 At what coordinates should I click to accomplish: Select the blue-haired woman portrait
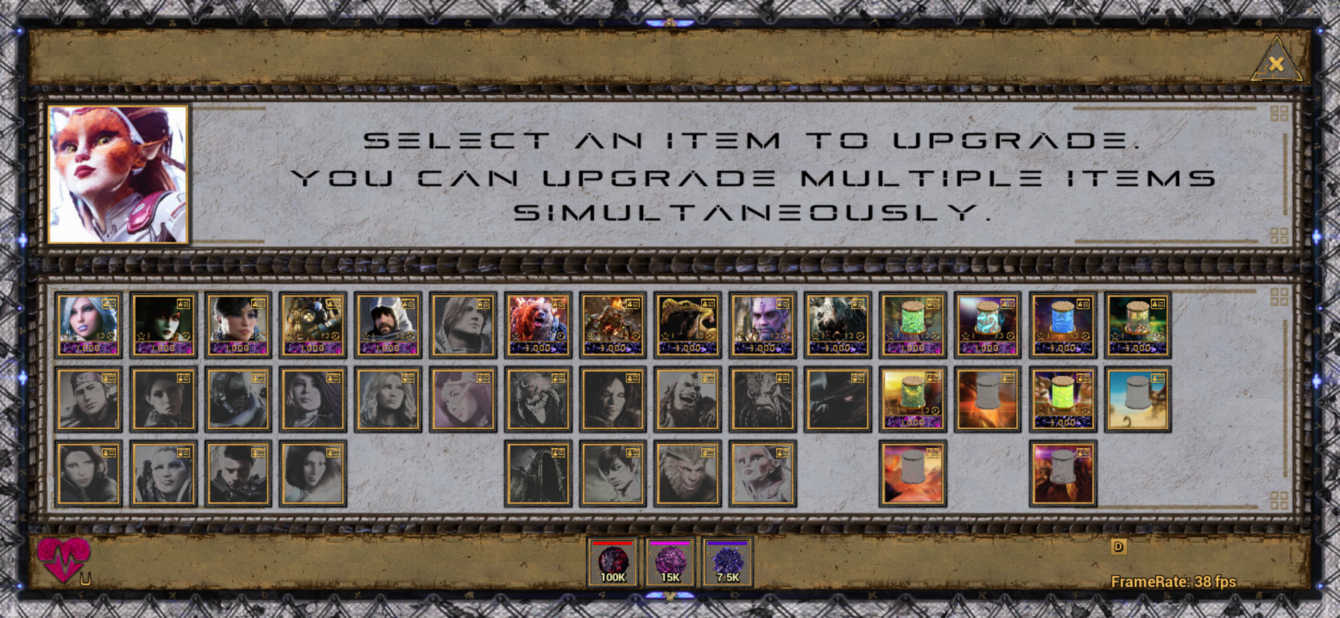[x=89, y=324]
